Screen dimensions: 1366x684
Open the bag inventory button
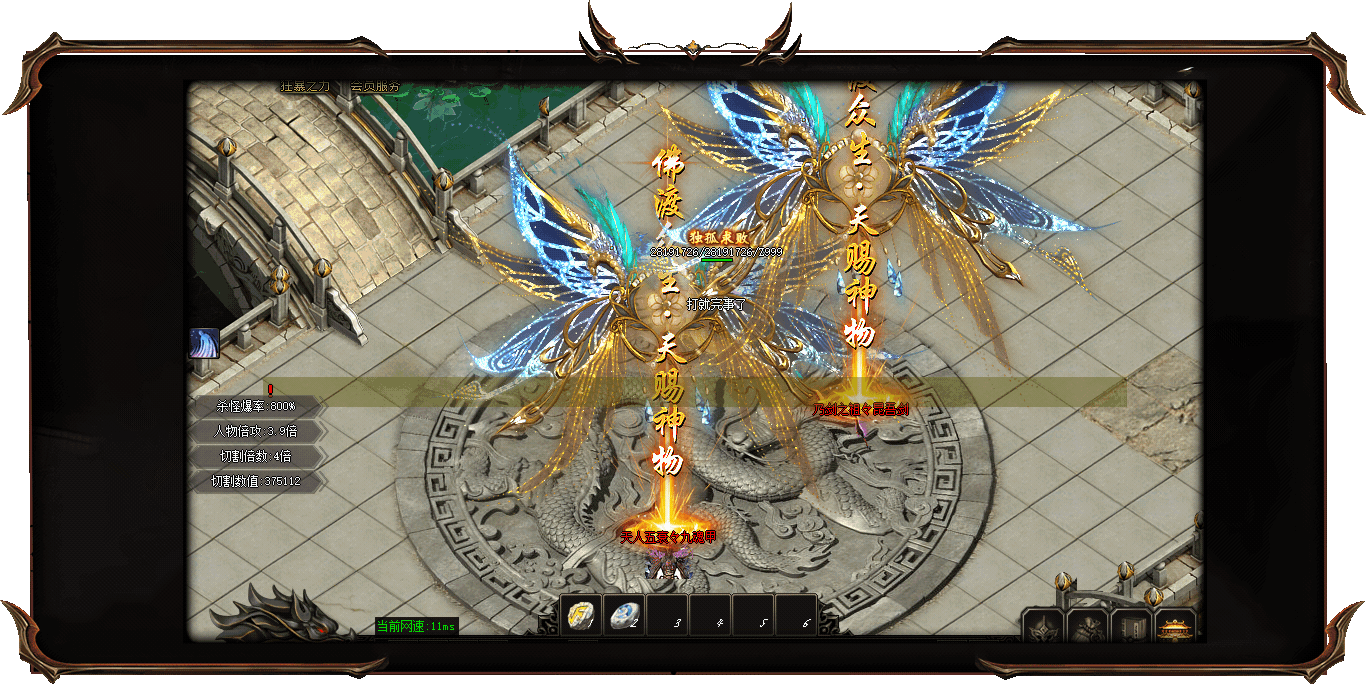[x=1087, y=627]
